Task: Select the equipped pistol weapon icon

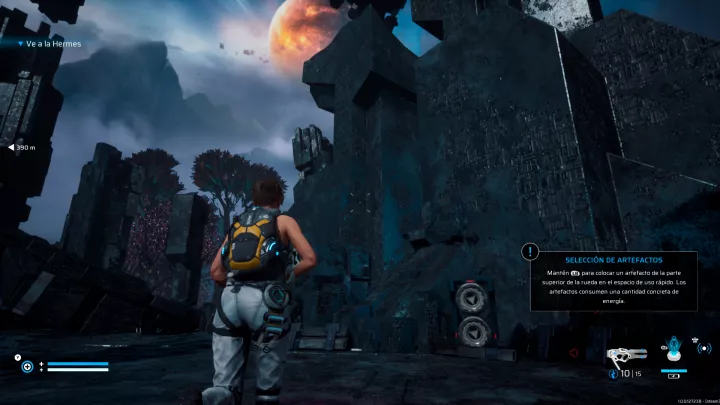Action: click(625, 353)
